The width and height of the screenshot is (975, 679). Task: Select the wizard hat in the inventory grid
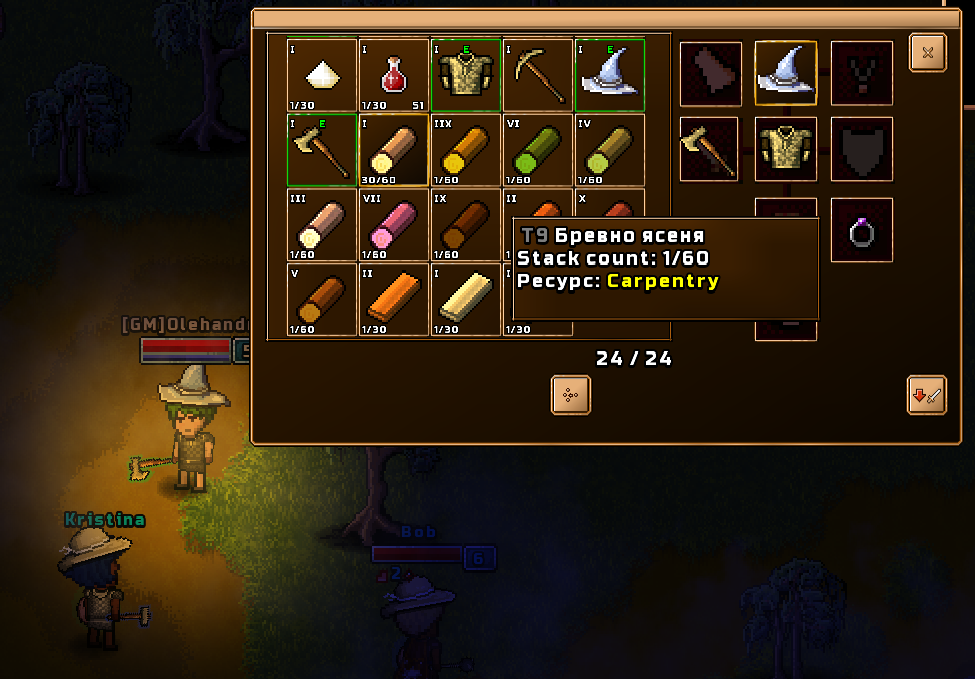(610, 75)
